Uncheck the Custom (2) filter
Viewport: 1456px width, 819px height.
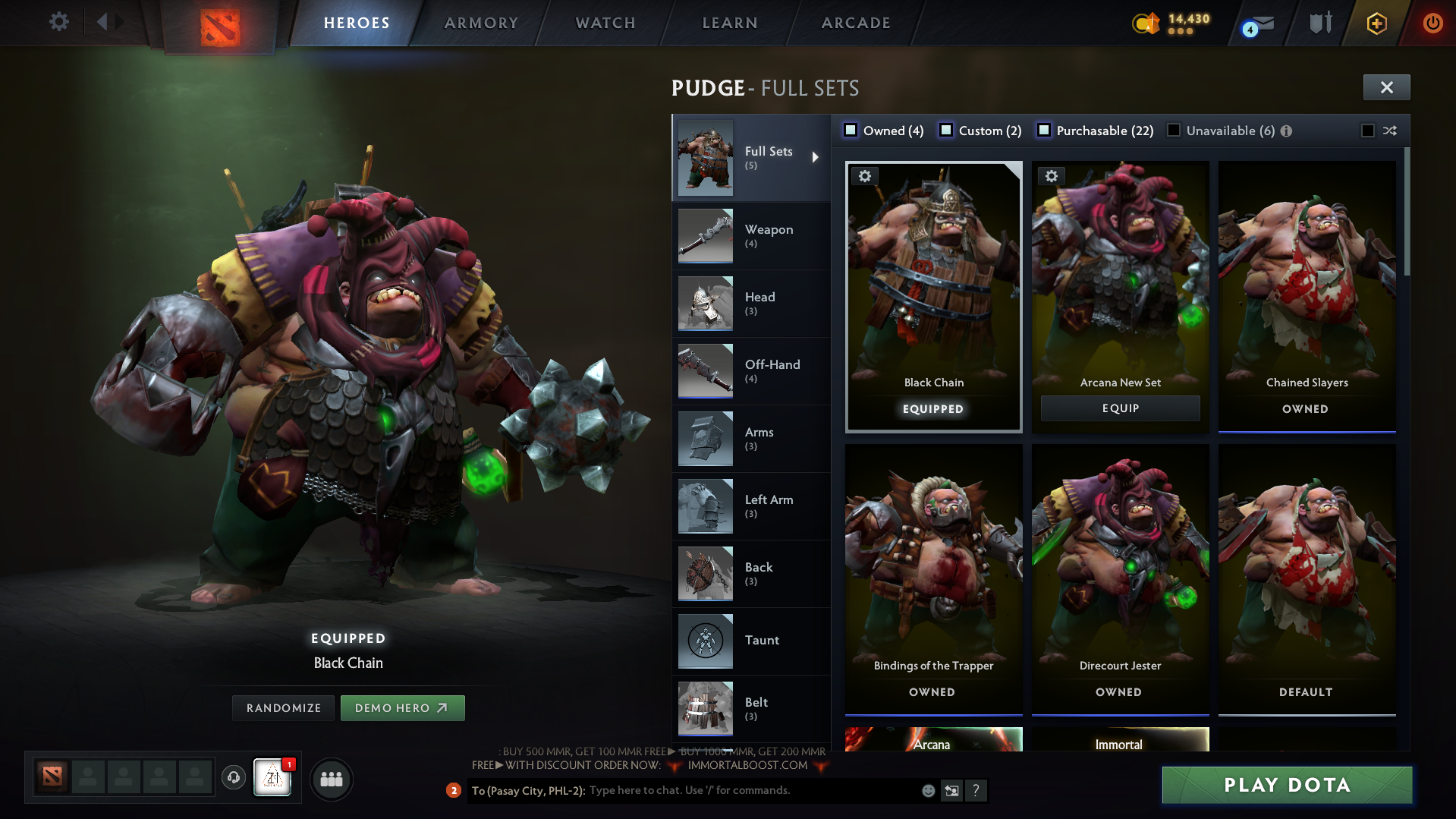pyautogui.click(x=946, y=131)
